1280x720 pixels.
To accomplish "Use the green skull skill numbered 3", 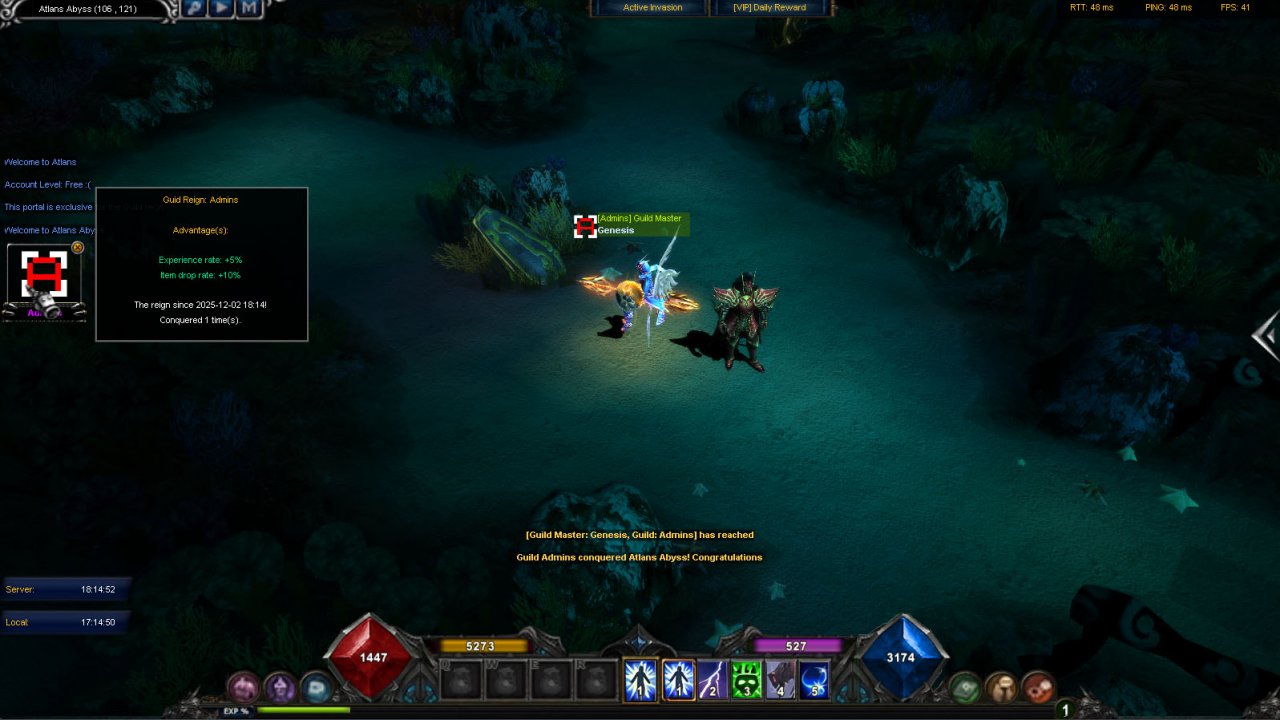I will [746, 680].
